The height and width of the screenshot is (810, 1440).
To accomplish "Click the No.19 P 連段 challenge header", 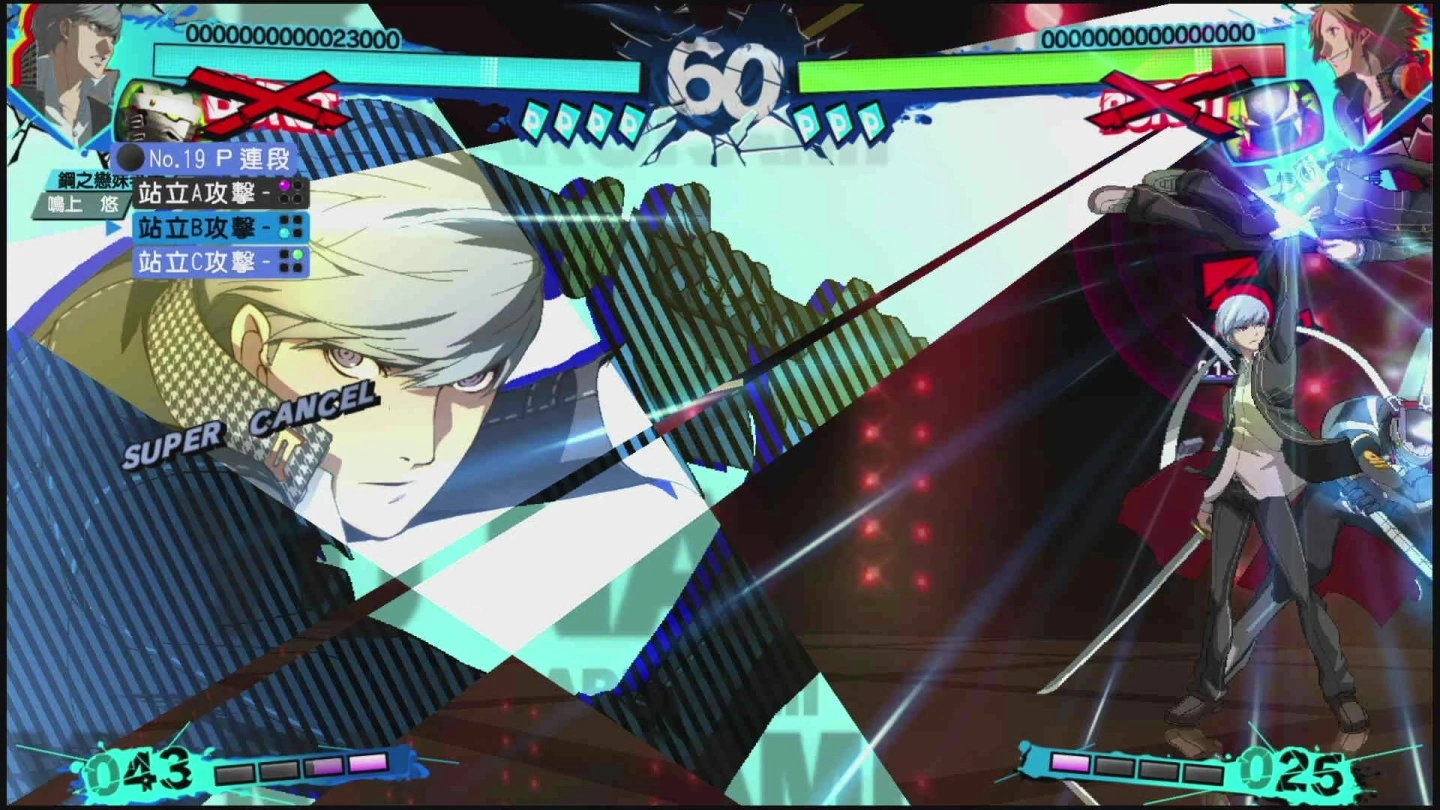I will click(x=205, y=158).
